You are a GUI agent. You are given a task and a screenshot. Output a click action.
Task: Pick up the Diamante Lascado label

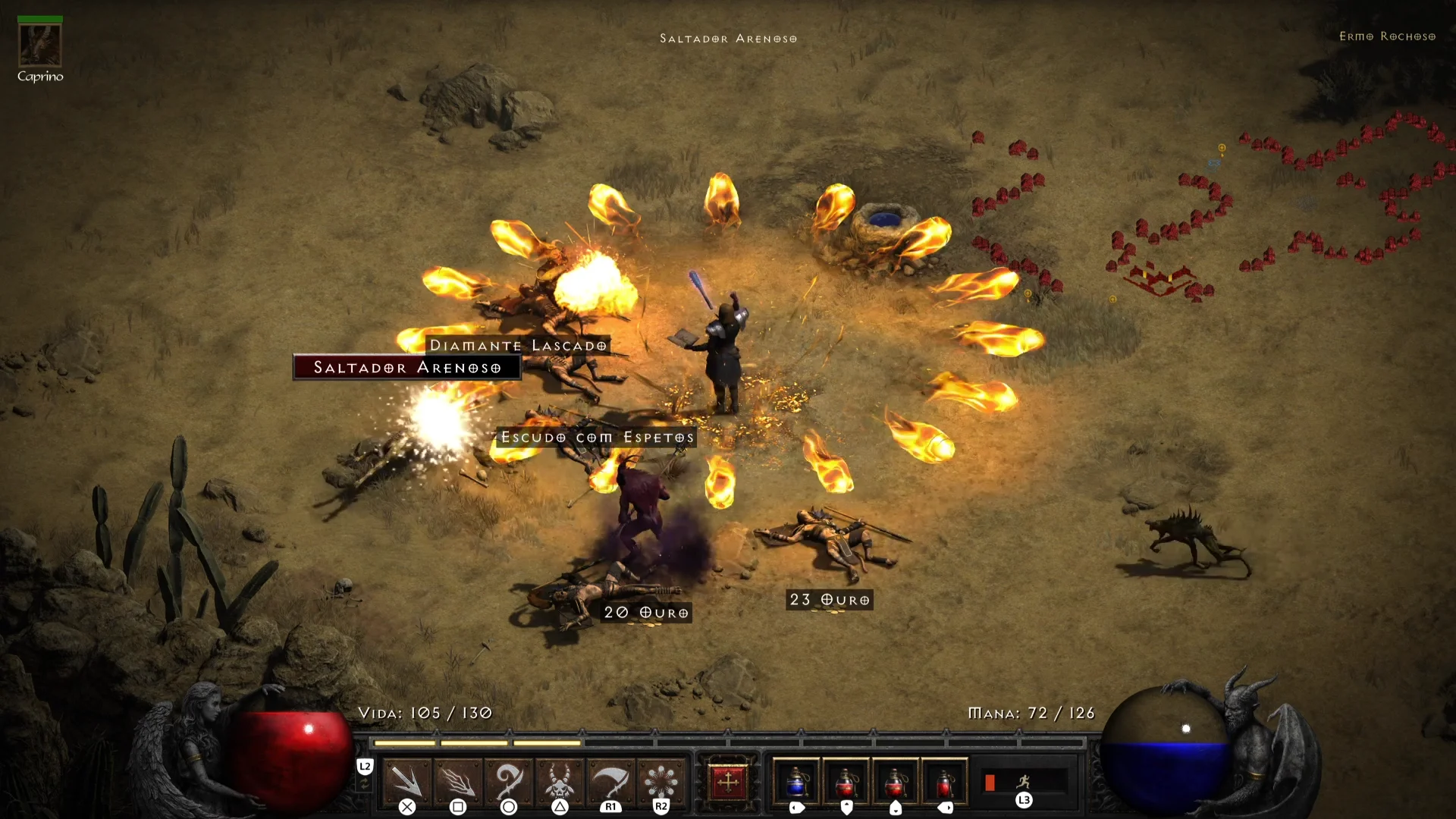(519, 346)
